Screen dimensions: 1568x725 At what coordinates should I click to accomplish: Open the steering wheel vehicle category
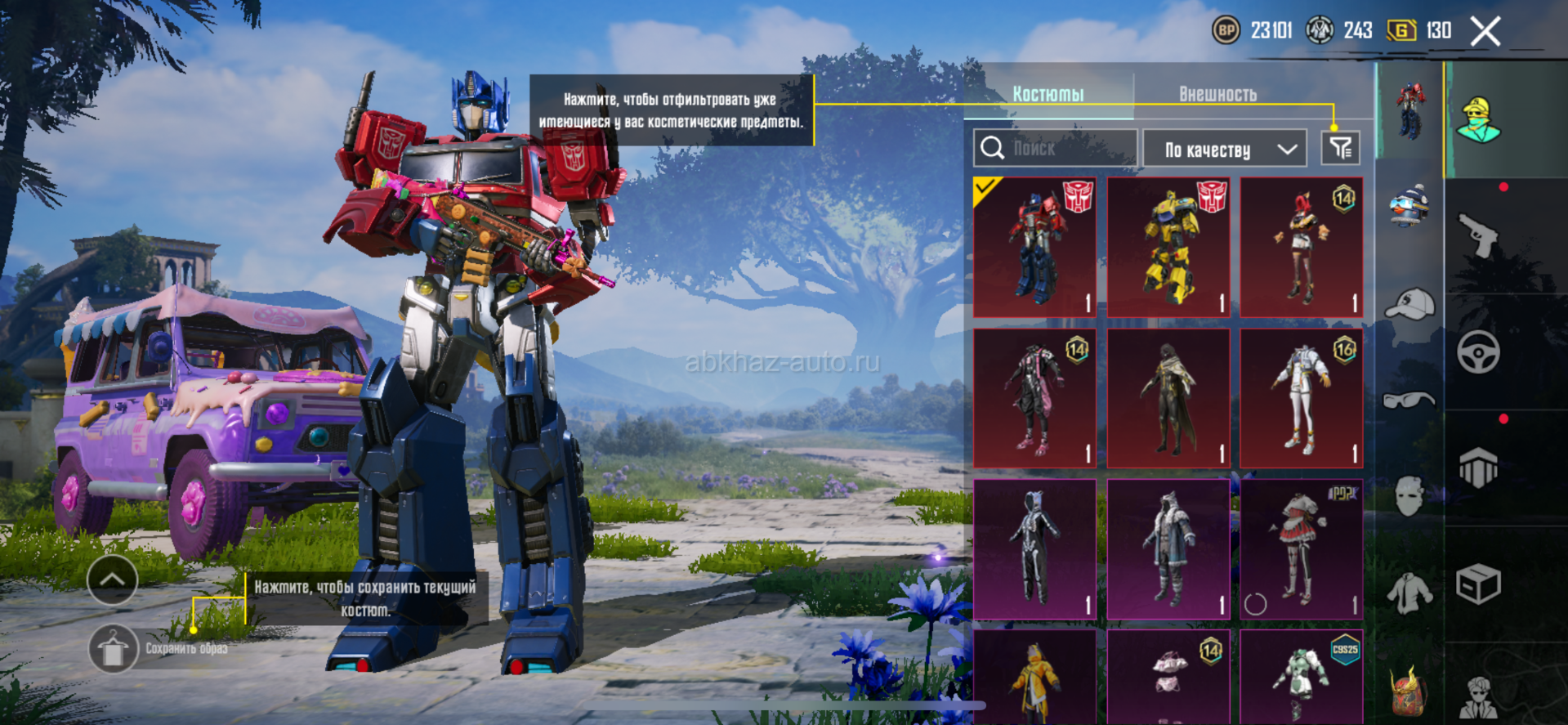click(1478, 353)
